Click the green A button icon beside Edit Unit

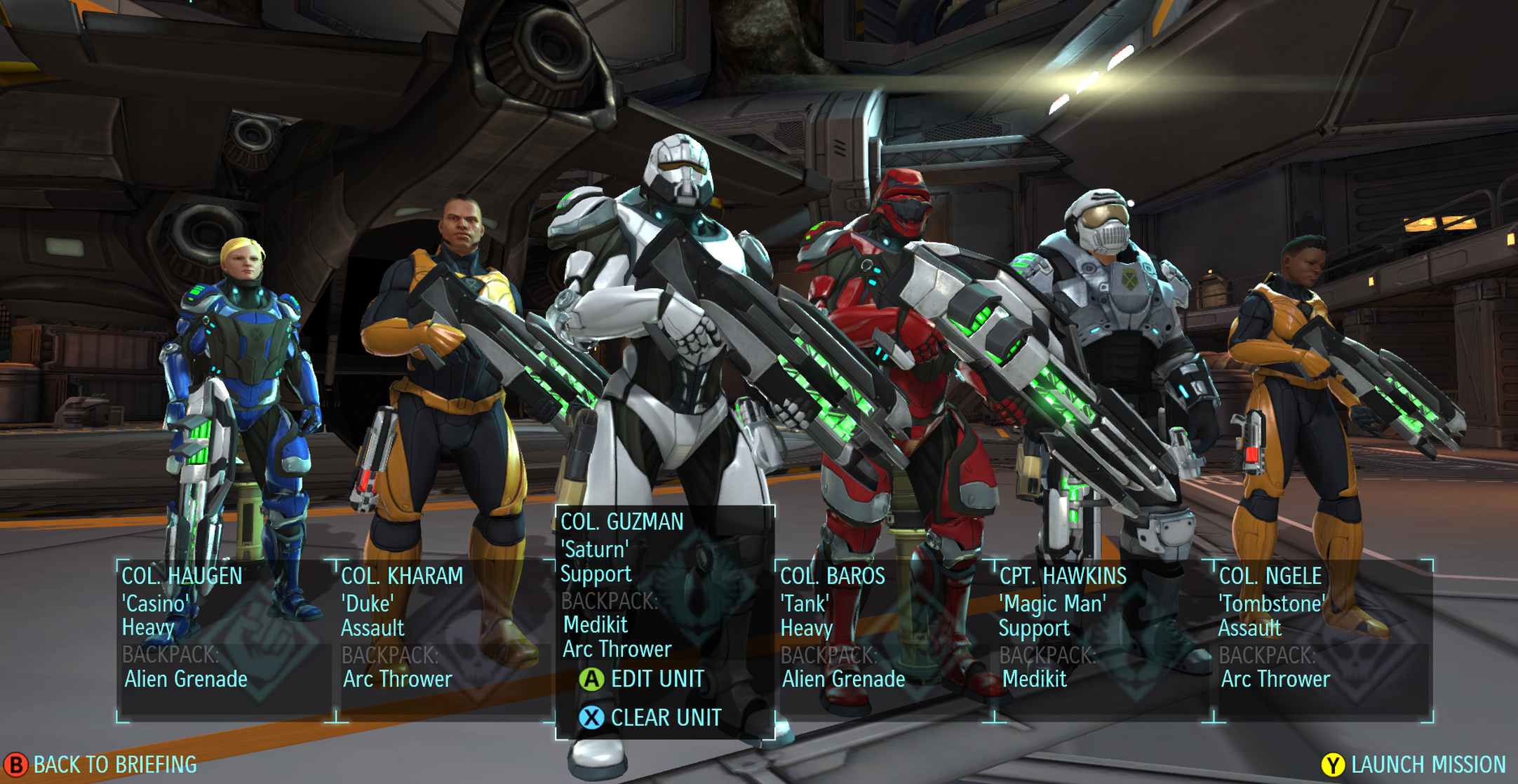click(x=591, y=680)
